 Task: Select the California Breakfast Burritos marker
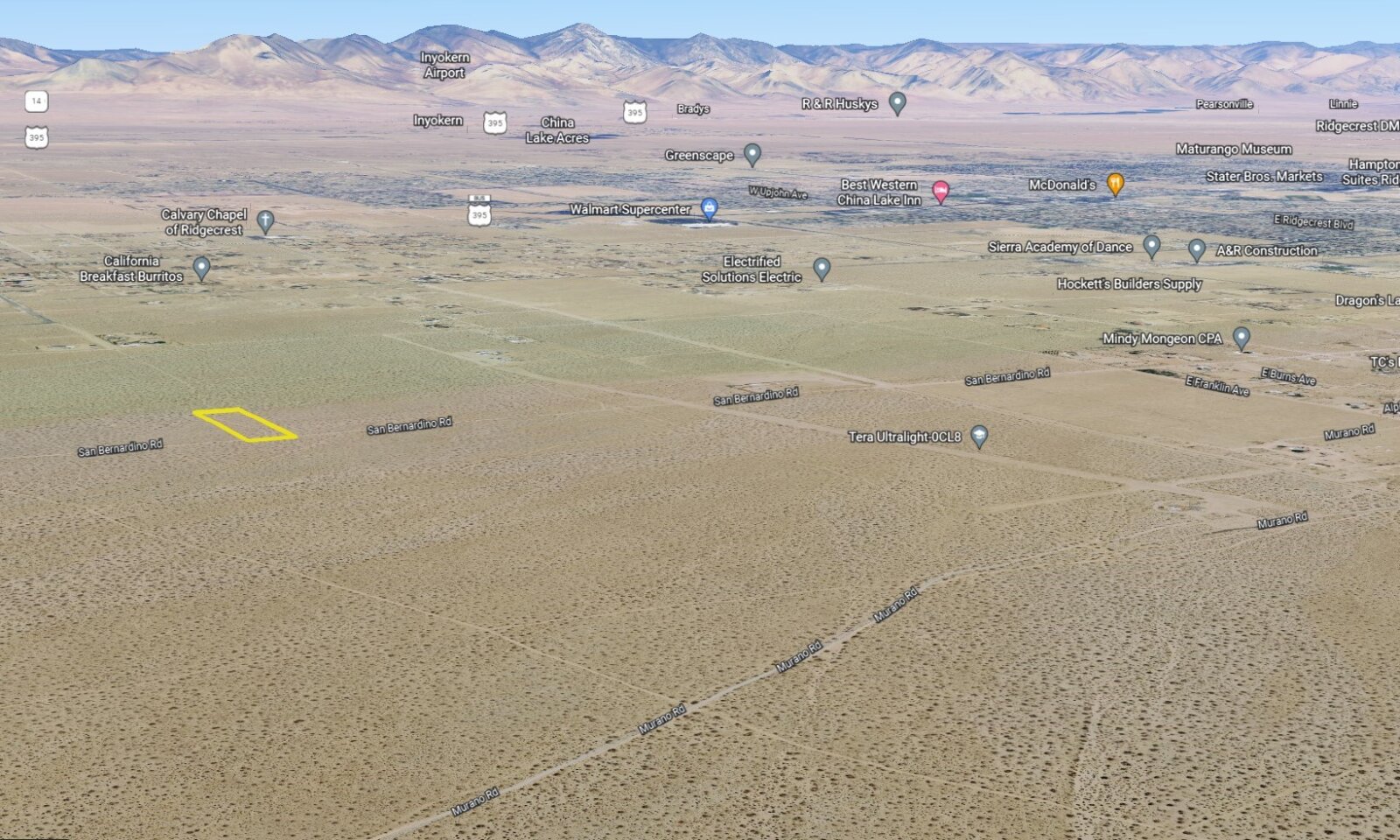pyautogui.click(x=201, y=267)
